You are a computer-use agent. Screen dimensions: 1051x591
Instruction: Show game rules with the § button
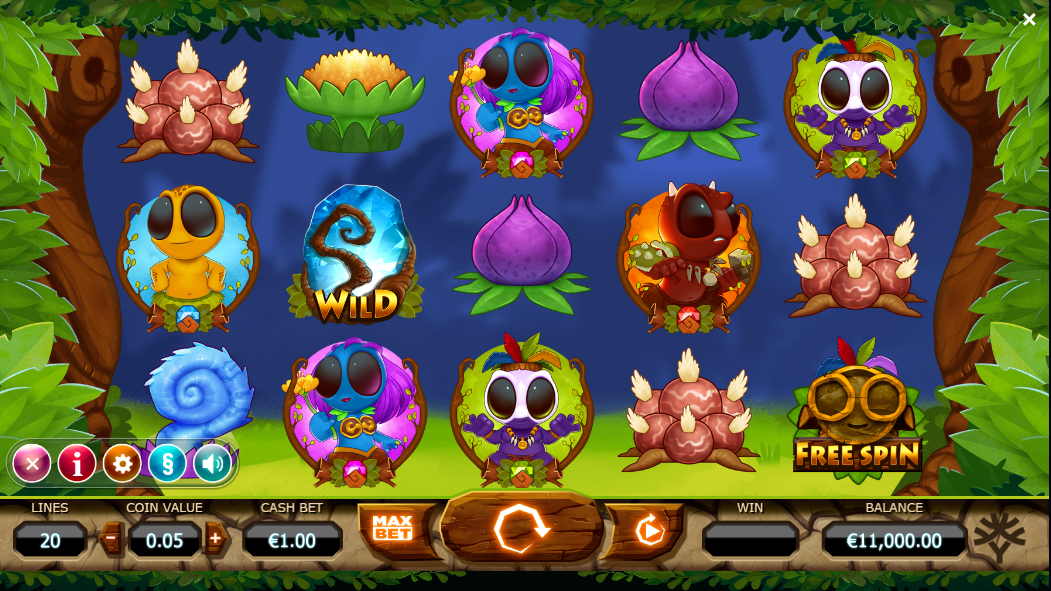(167, 463)
